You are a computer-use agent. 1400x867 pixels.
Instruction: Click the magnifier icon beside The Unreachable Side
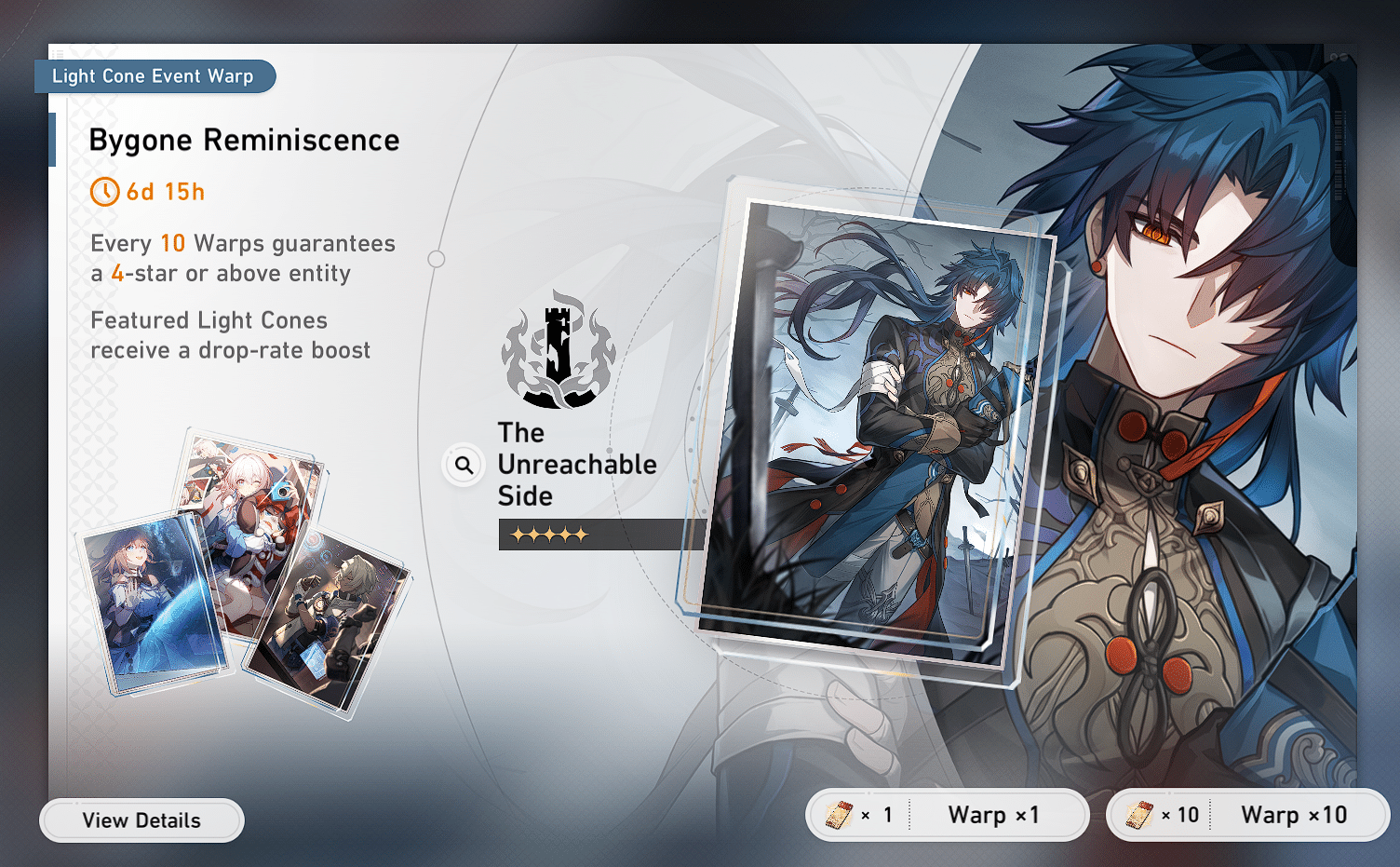point(464,464)
